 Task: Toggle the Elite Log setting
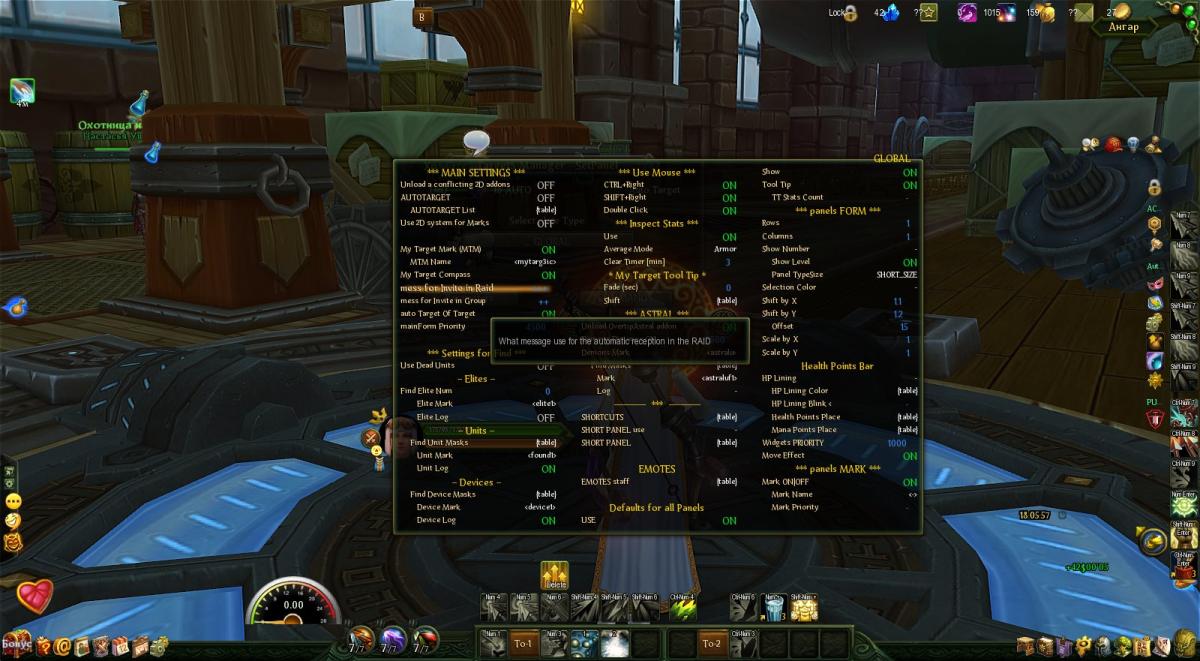click(x=546, y=417)
